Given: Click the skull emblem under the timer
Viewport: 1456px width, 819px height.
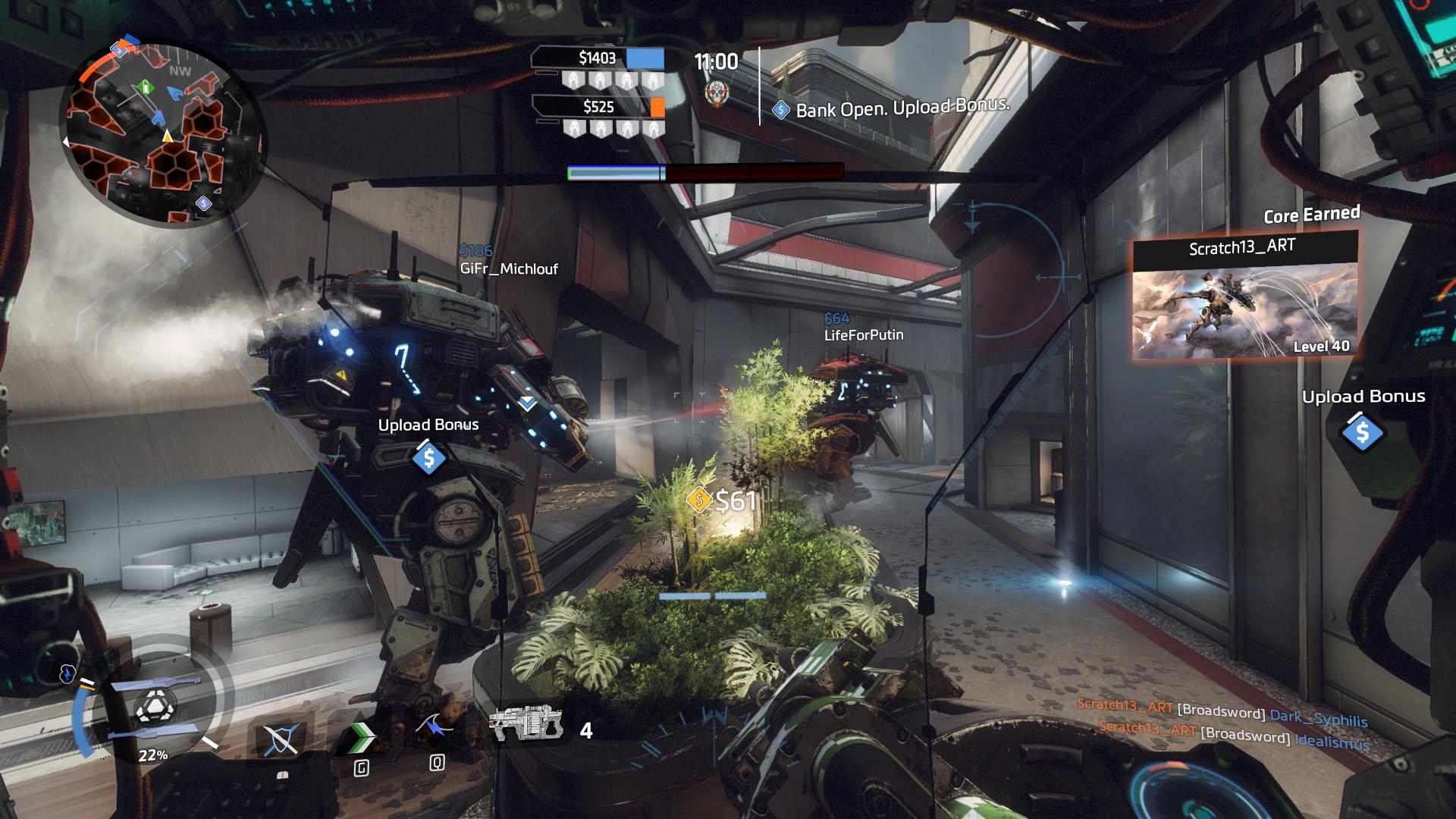Looking at the screenshot, I should coord(715,94).
